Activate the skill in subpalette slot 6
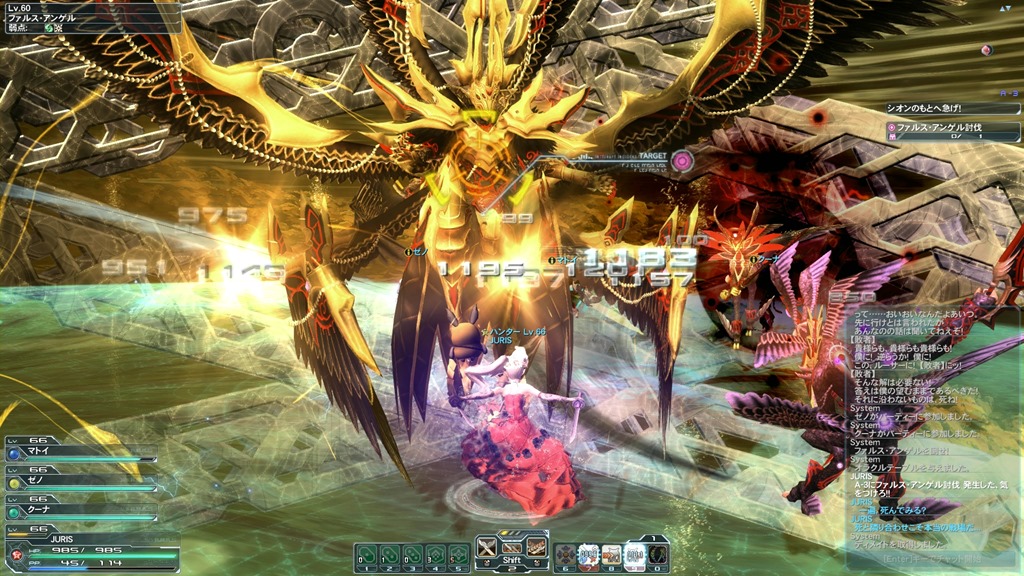This screenshot has width=1024, height=576. pos(565,554)
